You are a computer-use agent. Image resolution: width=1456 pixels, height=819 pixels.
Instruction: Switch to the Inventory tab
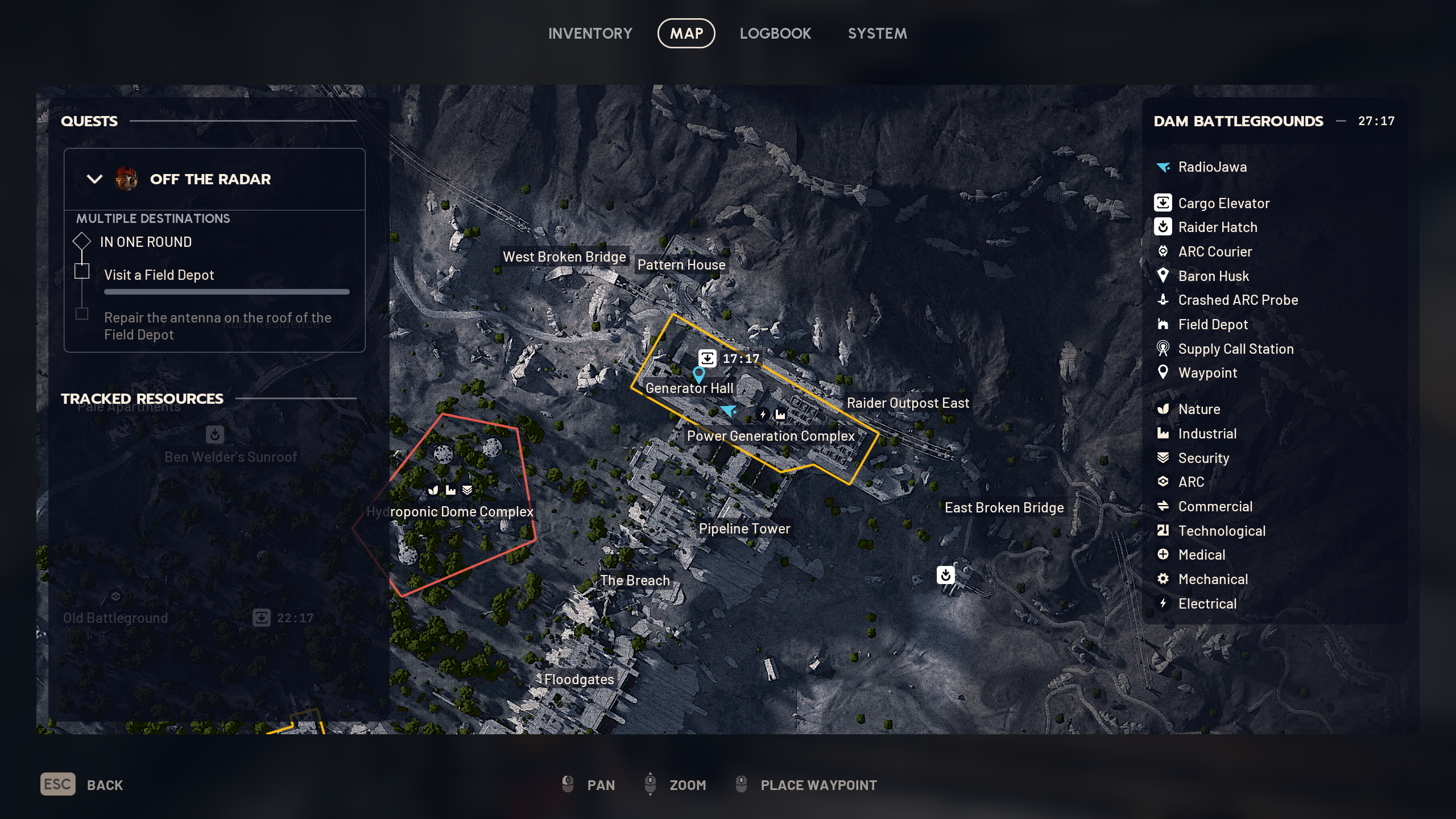click(590, 34)
